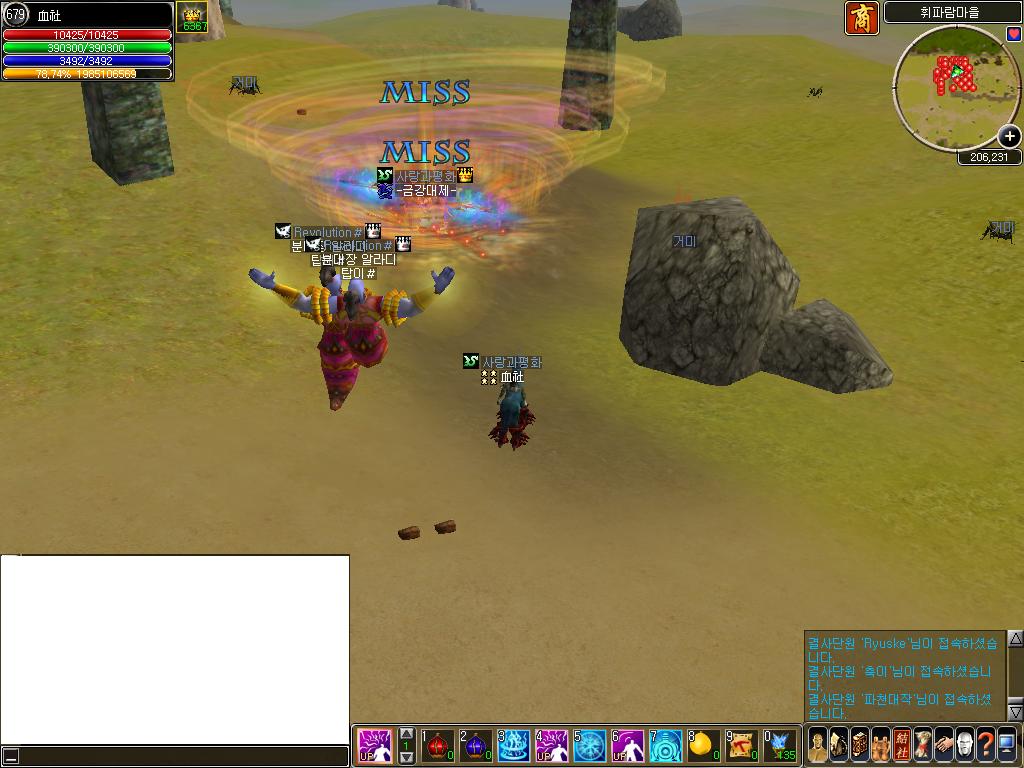Activate the blue swirling aura skill in slot 3
The image size is (1024, 768).
point(513,745)
